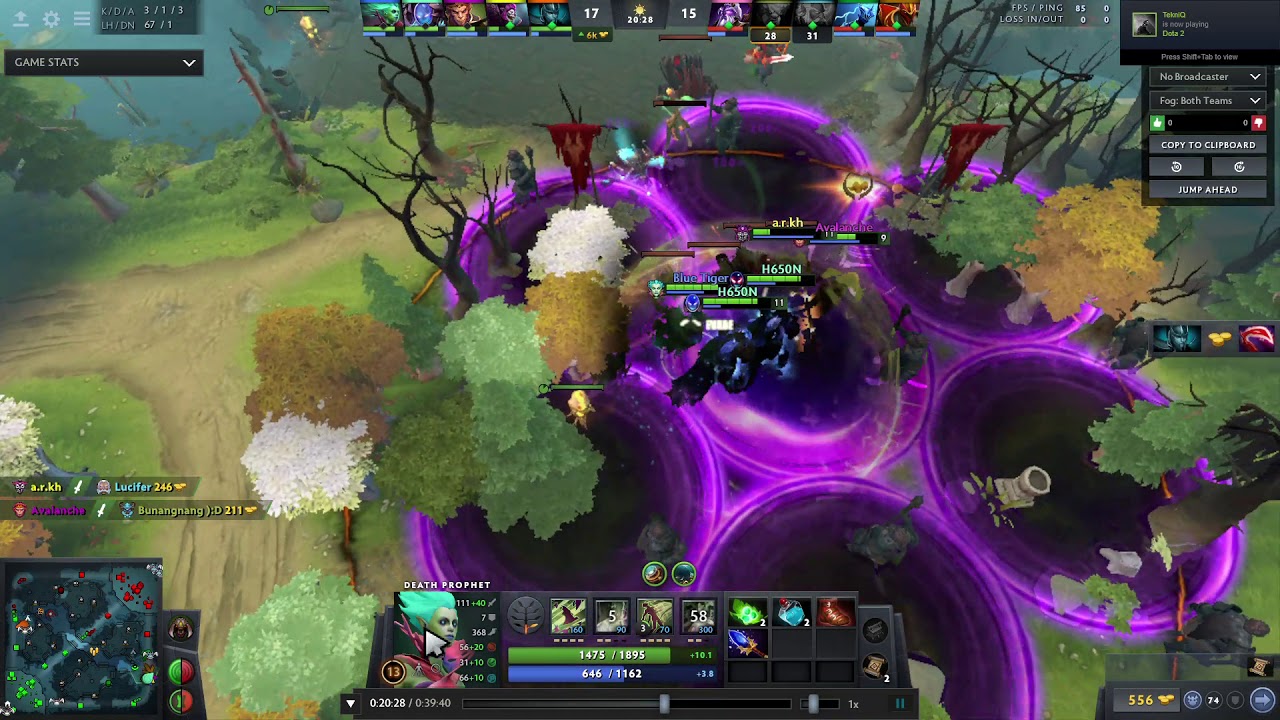Open the hamburger menu in the top-left
This screenshot has width=1280, height=720.
pos(82,17)
